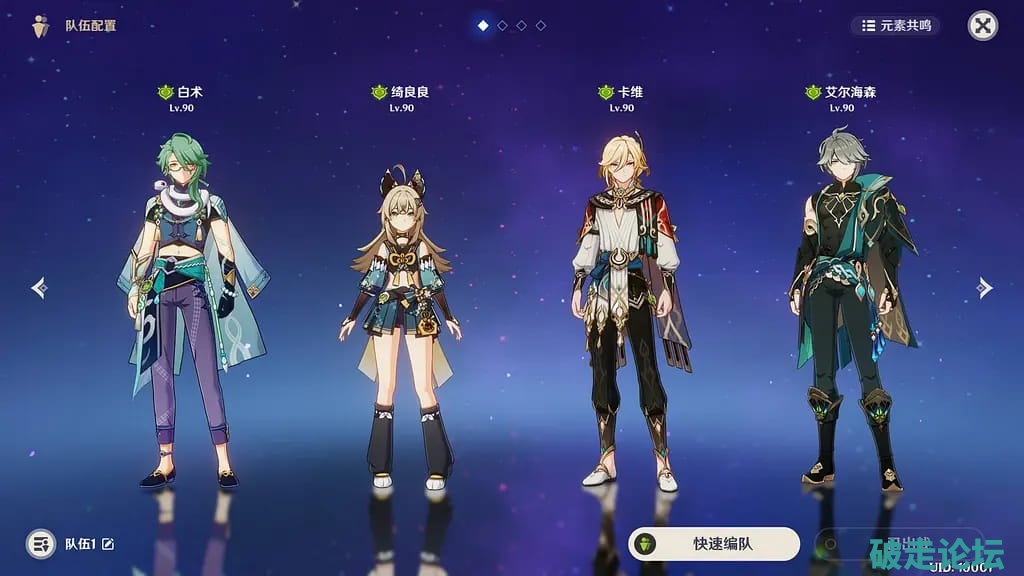
Task: Open the team list icon beside 队伍1
Action: point(41,544)
